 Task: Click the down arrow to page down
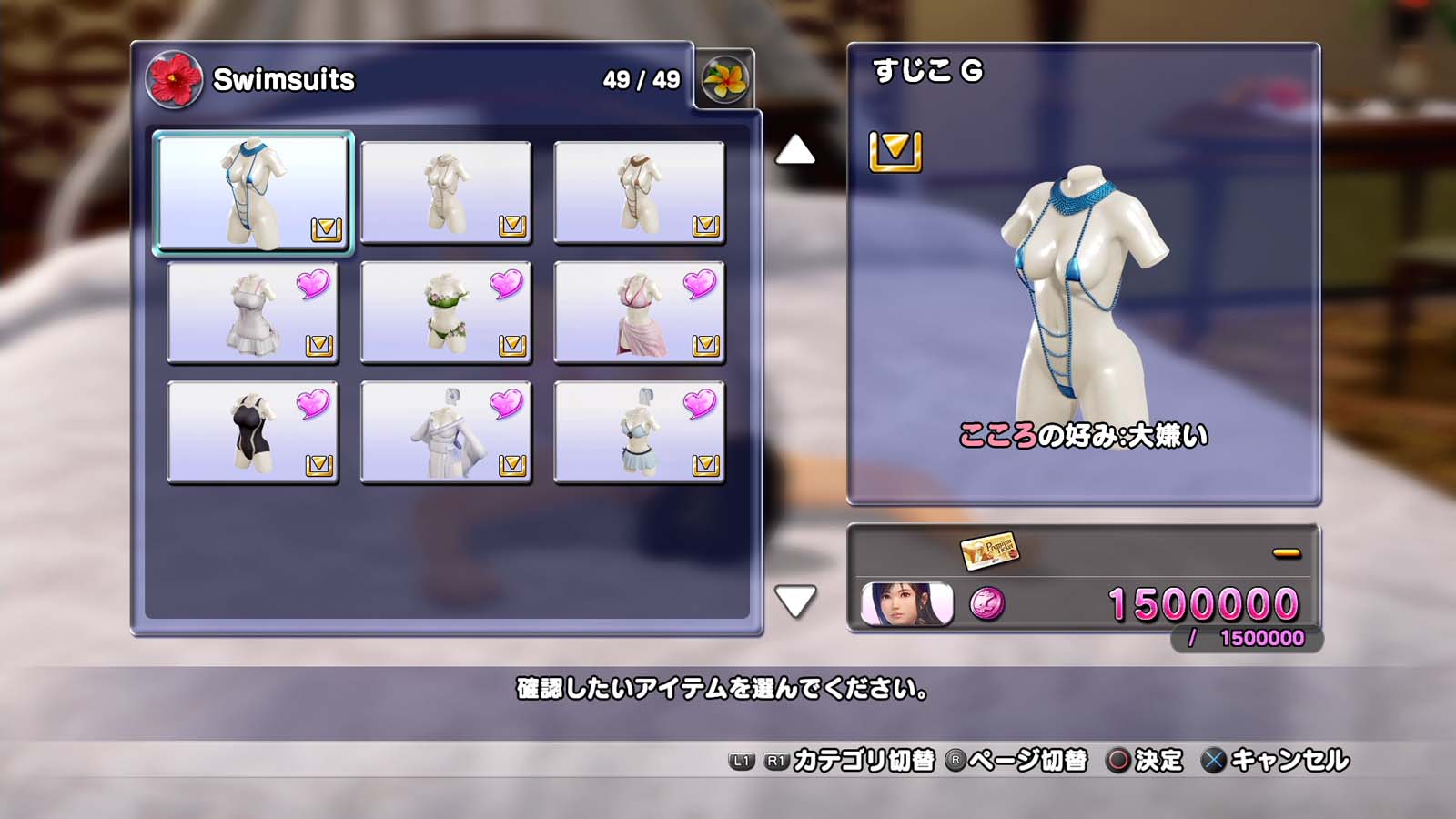[794, 601]
